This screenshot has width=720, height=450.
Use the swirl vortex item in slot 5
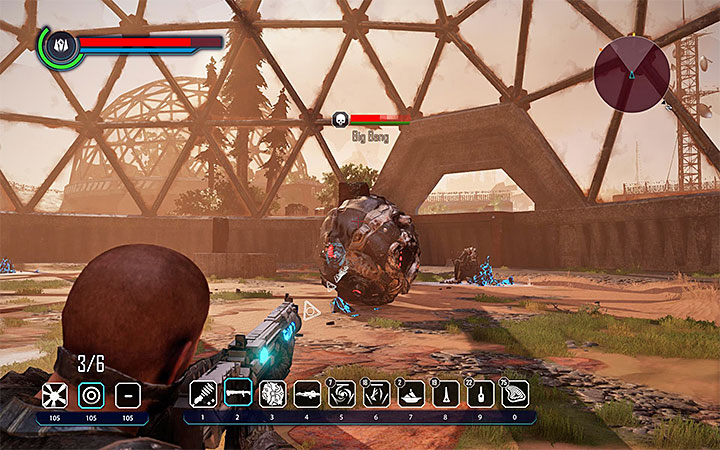coord(343,394)
